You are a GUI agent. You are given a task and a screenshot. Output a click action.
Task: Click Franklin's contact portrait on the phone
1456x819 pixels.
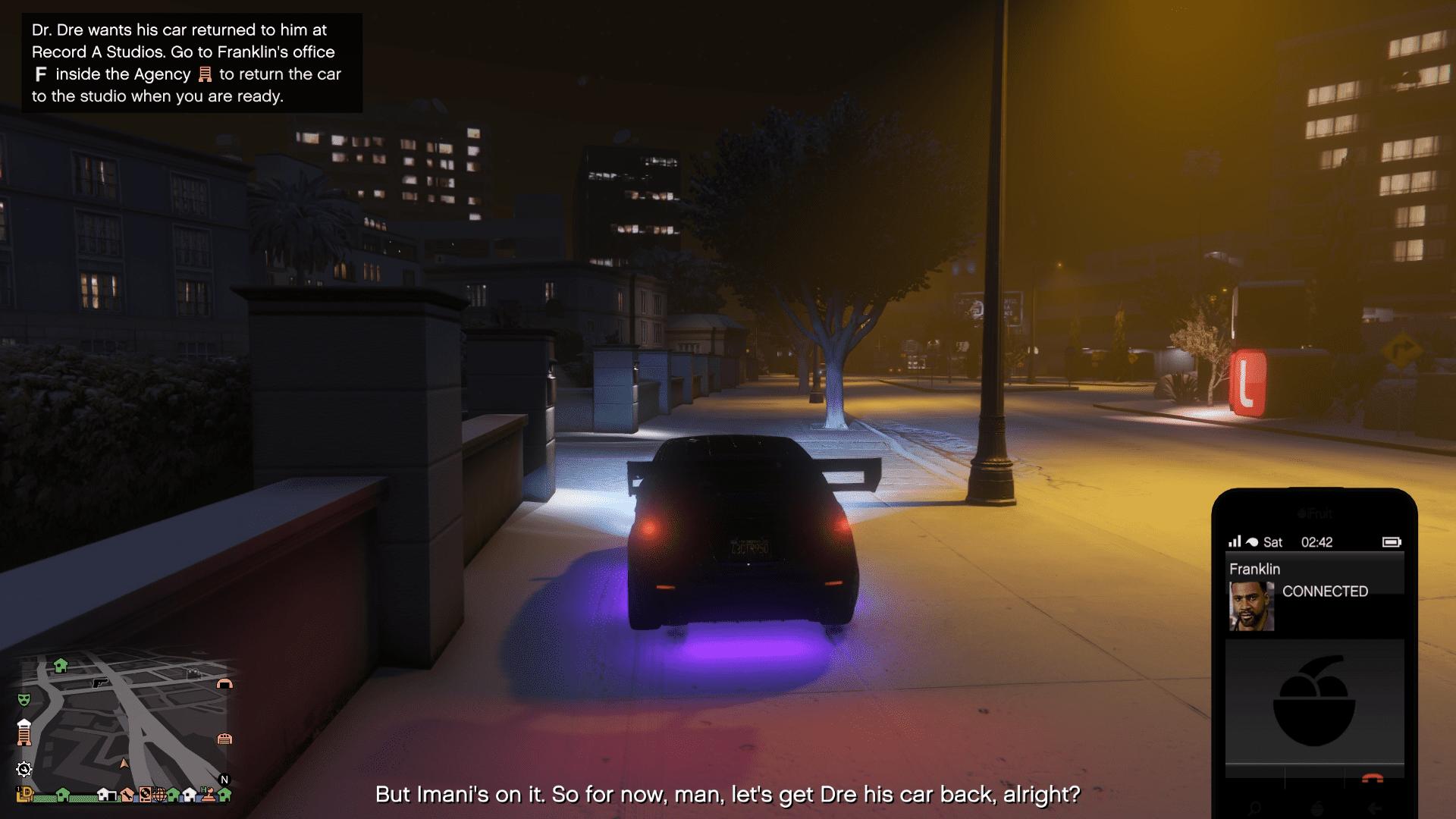(x=1251, y=606)
